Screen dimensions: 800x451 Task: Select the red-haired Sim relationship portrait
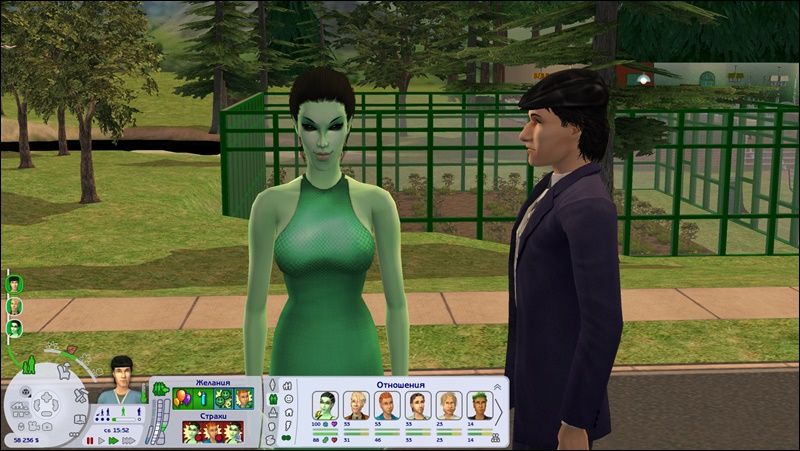(x=388, y=405)
